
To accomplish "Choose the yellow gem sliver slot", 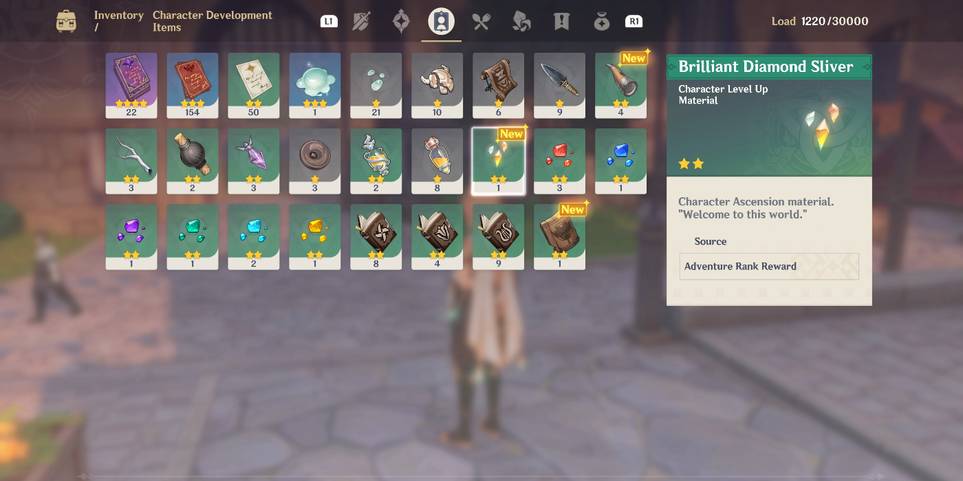I will (x=314, y=236).
